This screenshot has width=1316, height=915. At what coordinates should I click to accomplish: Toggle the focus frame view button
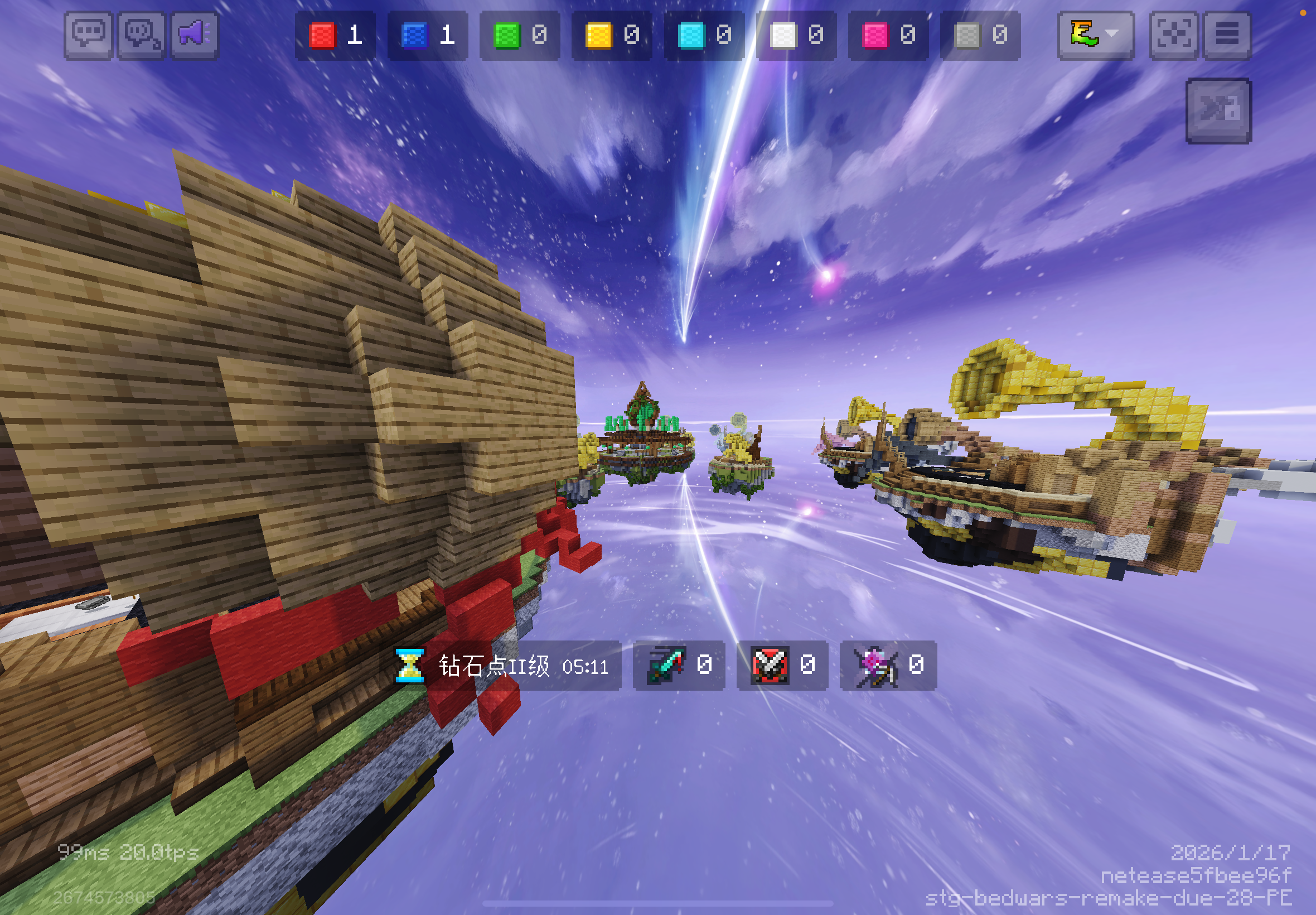point(1173,35)
